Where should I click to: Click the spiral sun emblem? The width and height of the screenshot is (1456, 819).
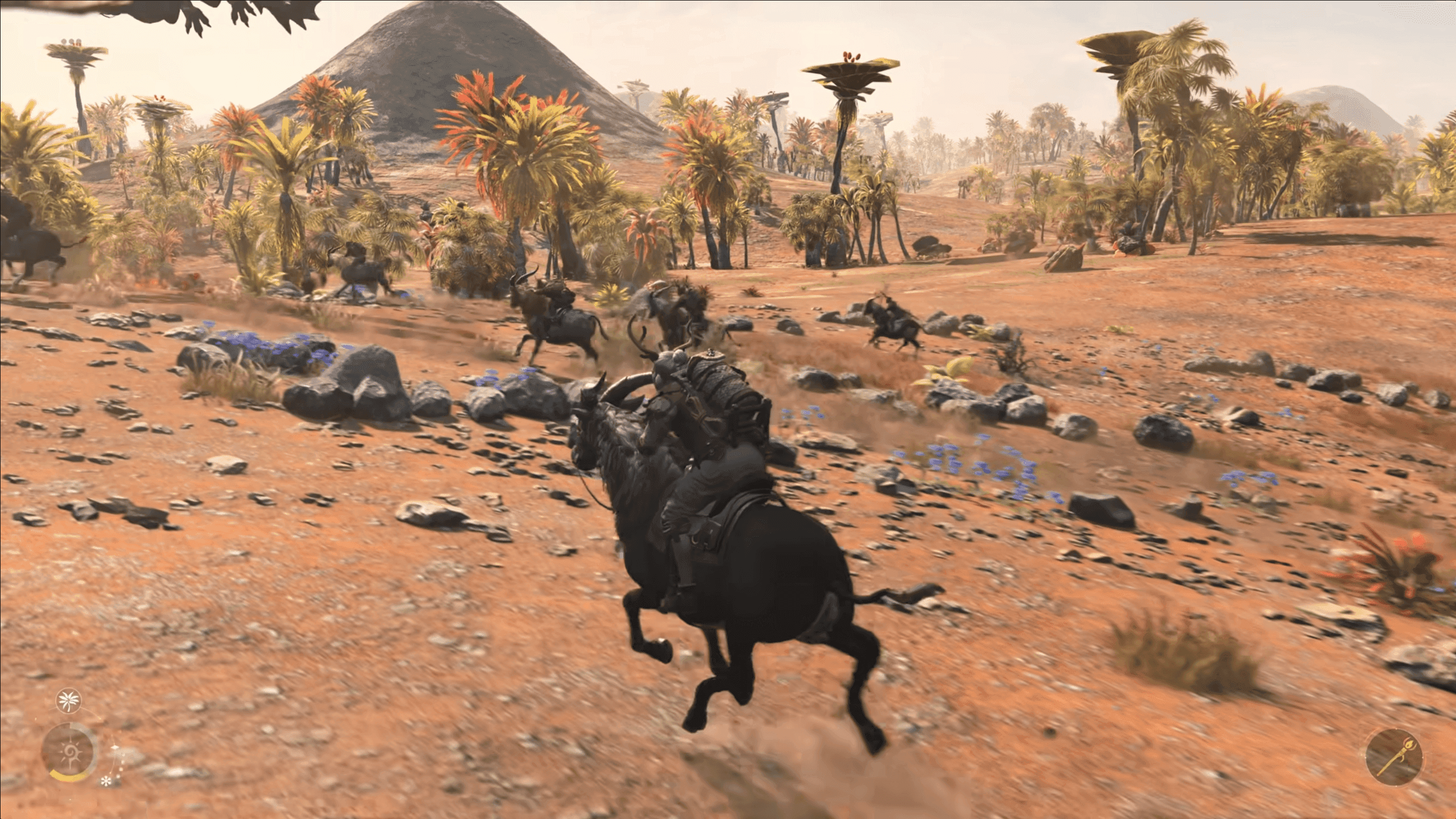point(68,751)
